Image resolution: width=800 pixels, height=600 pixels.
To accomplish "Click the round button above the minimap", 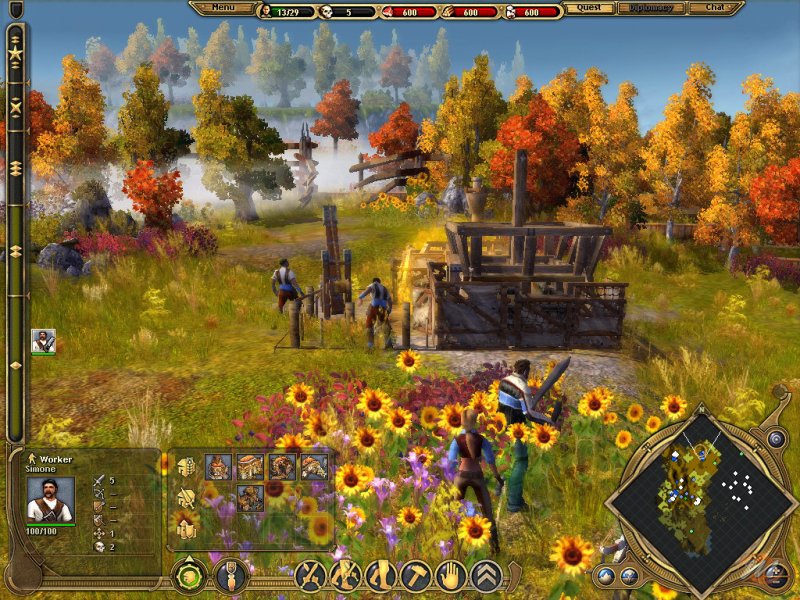I will pos(774,438).
